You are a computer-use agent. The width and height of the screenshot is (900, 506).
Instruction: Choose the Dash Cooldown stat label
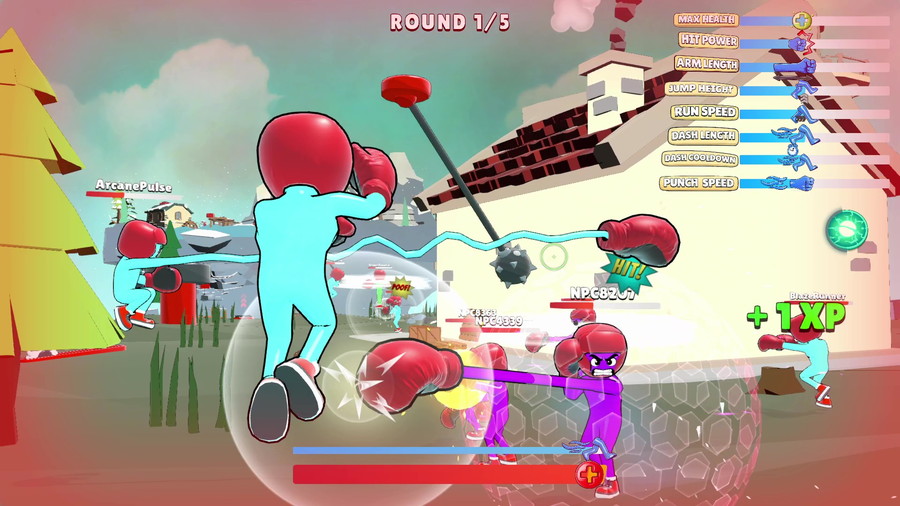(700, 159)
